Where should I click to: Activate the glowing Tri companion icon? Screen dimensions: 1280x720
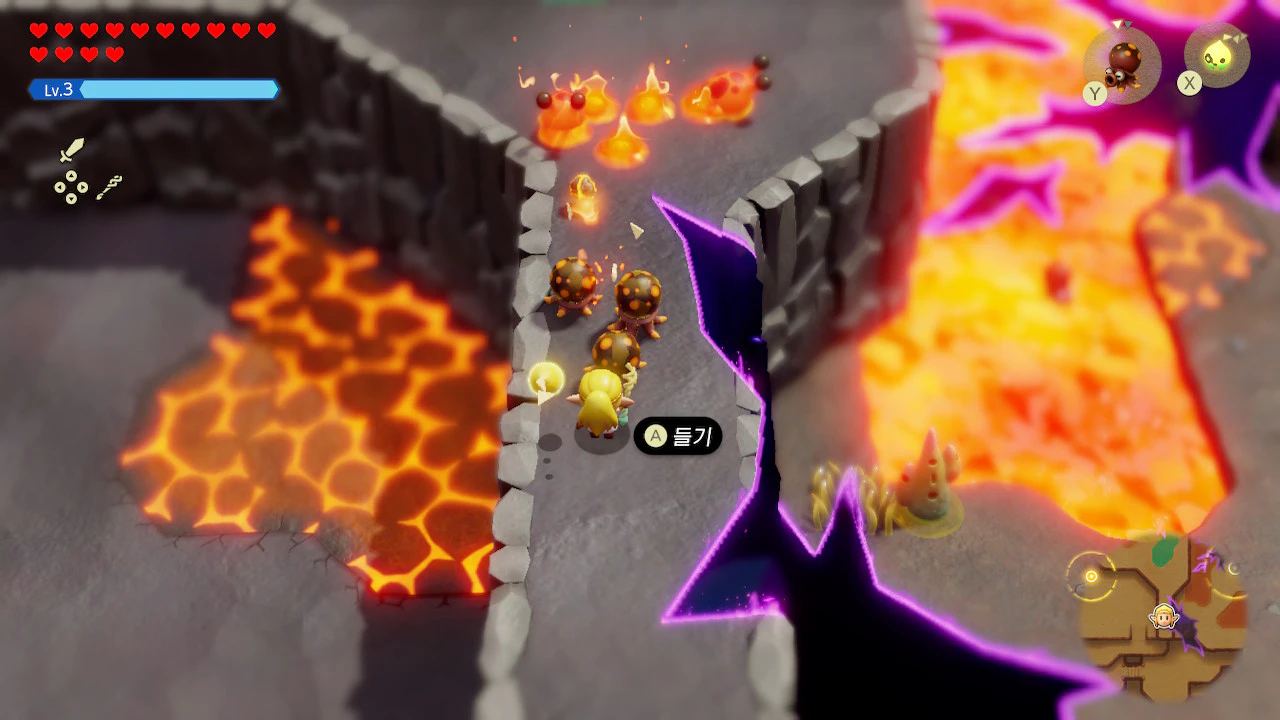(x=1218, y=55)
